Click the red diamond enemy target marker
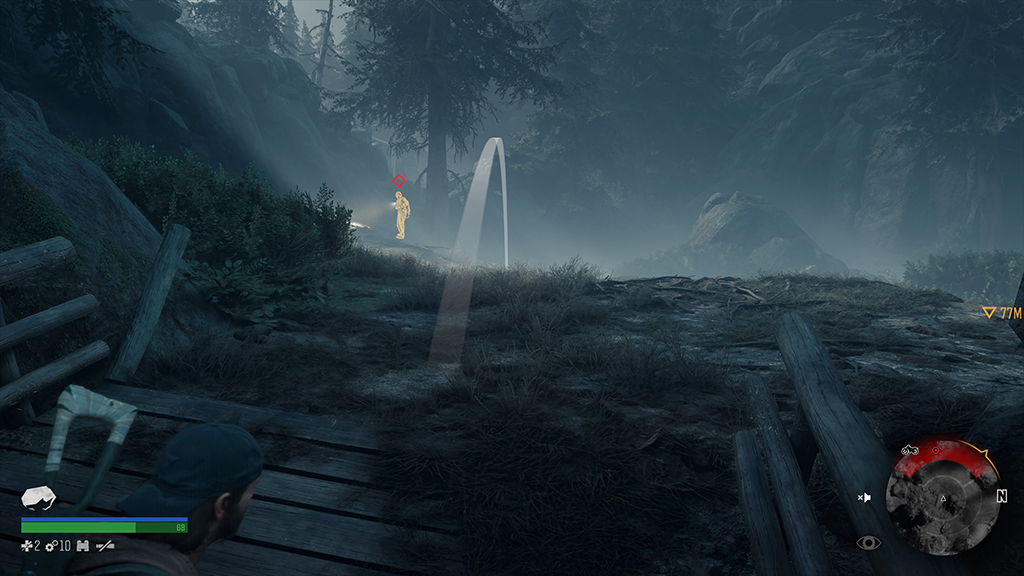 coord(399,181)
